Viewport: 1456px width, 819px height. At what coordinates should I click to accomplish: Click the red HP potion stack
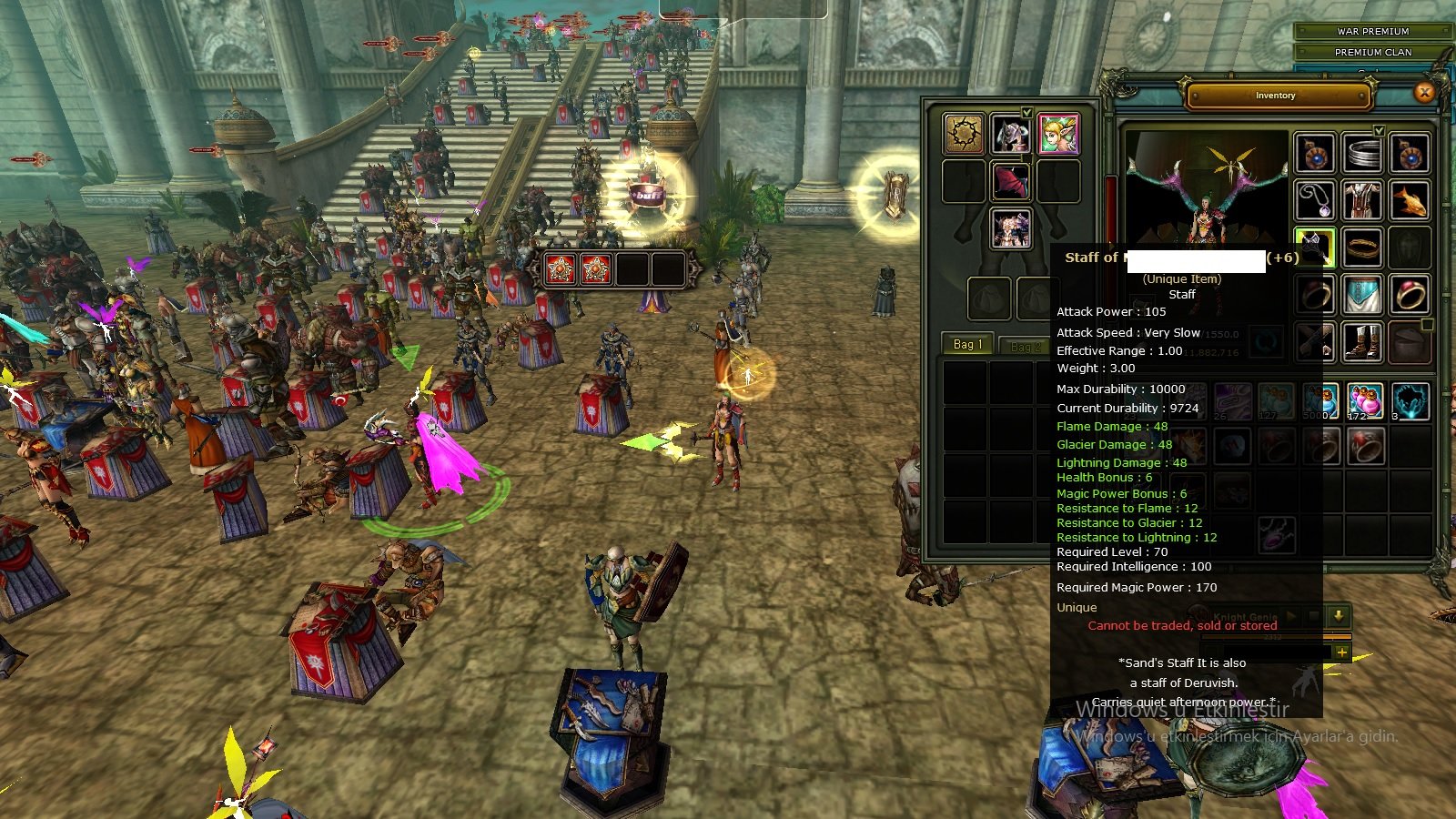[x=1366, y=399]
